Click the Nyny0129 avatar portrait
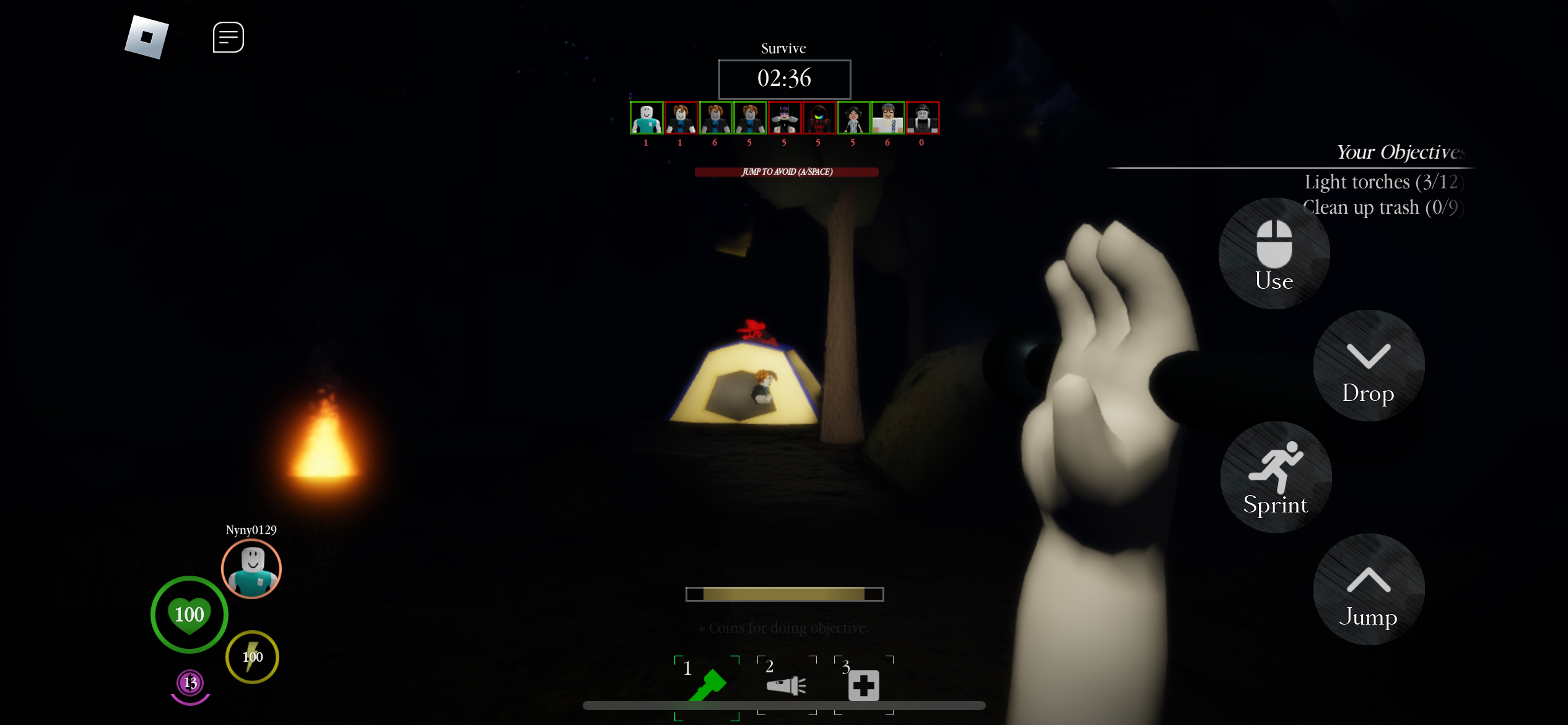This screenshot has width=1568, height=725. [x=251, y=569]
